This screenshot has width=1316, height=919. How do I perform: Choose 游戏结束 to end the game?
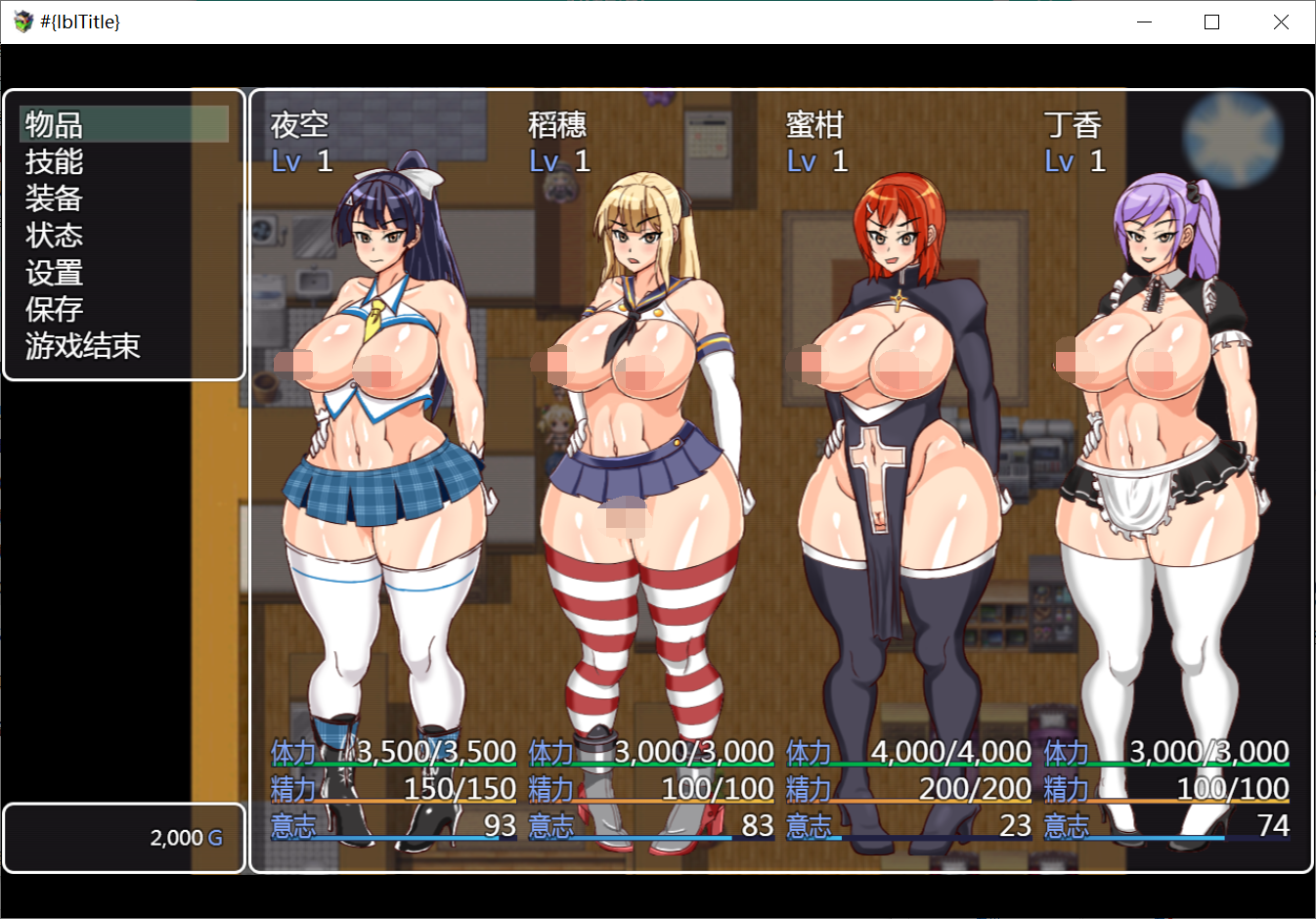pos(81,347)
